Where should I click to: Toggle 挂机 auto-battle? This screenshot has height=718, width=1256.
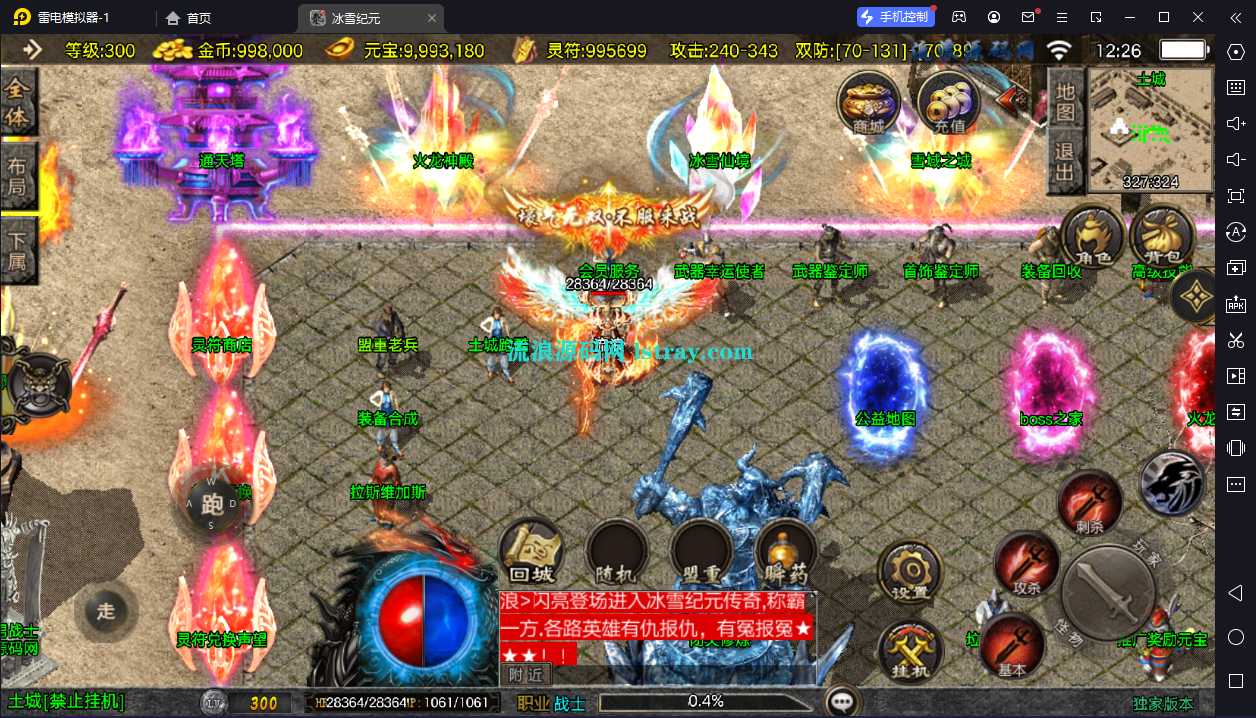coord(910,650)
